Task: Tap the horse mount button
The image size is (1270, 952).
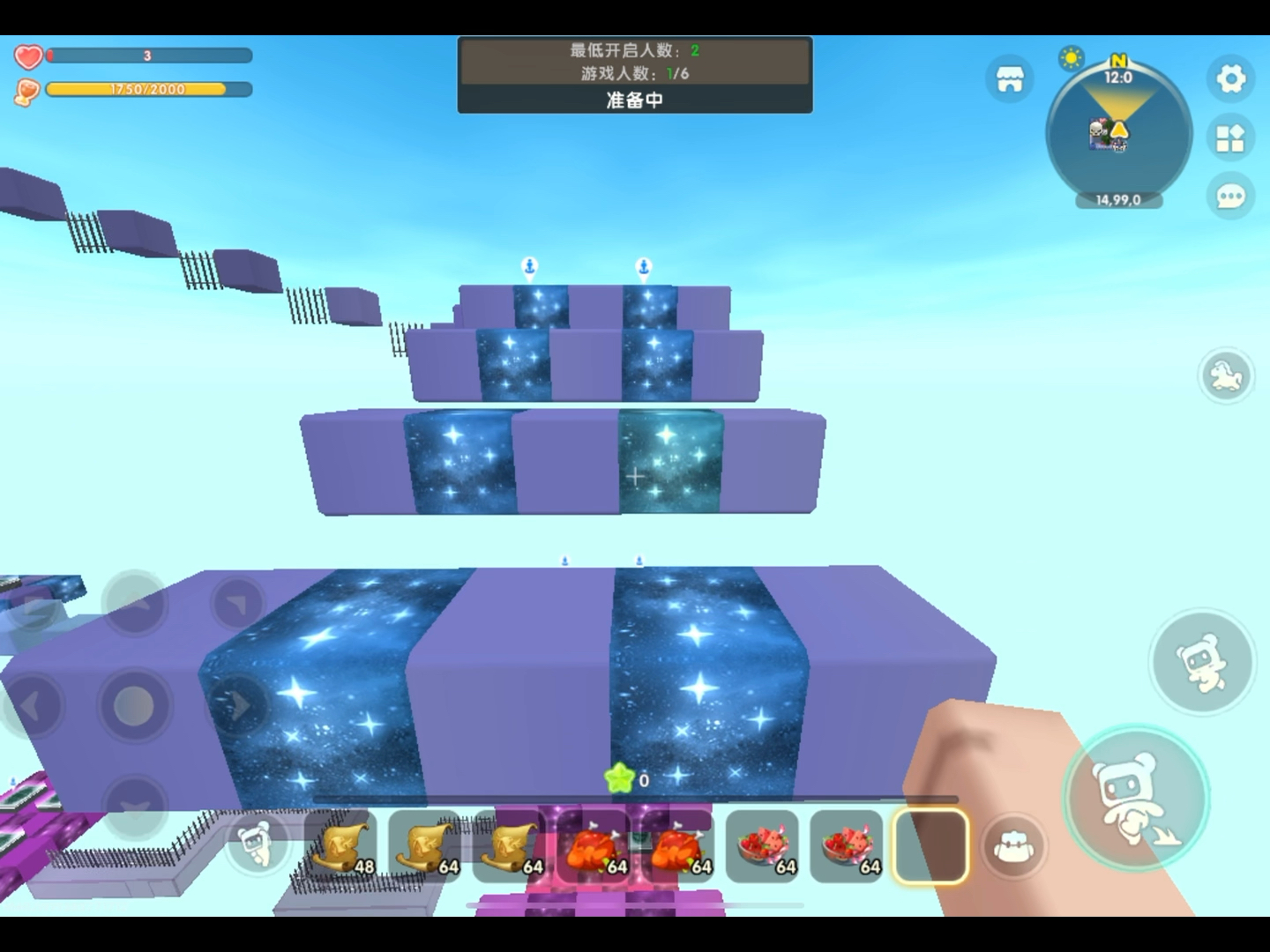Action: pyautogui.click(x=1226, y=376)
